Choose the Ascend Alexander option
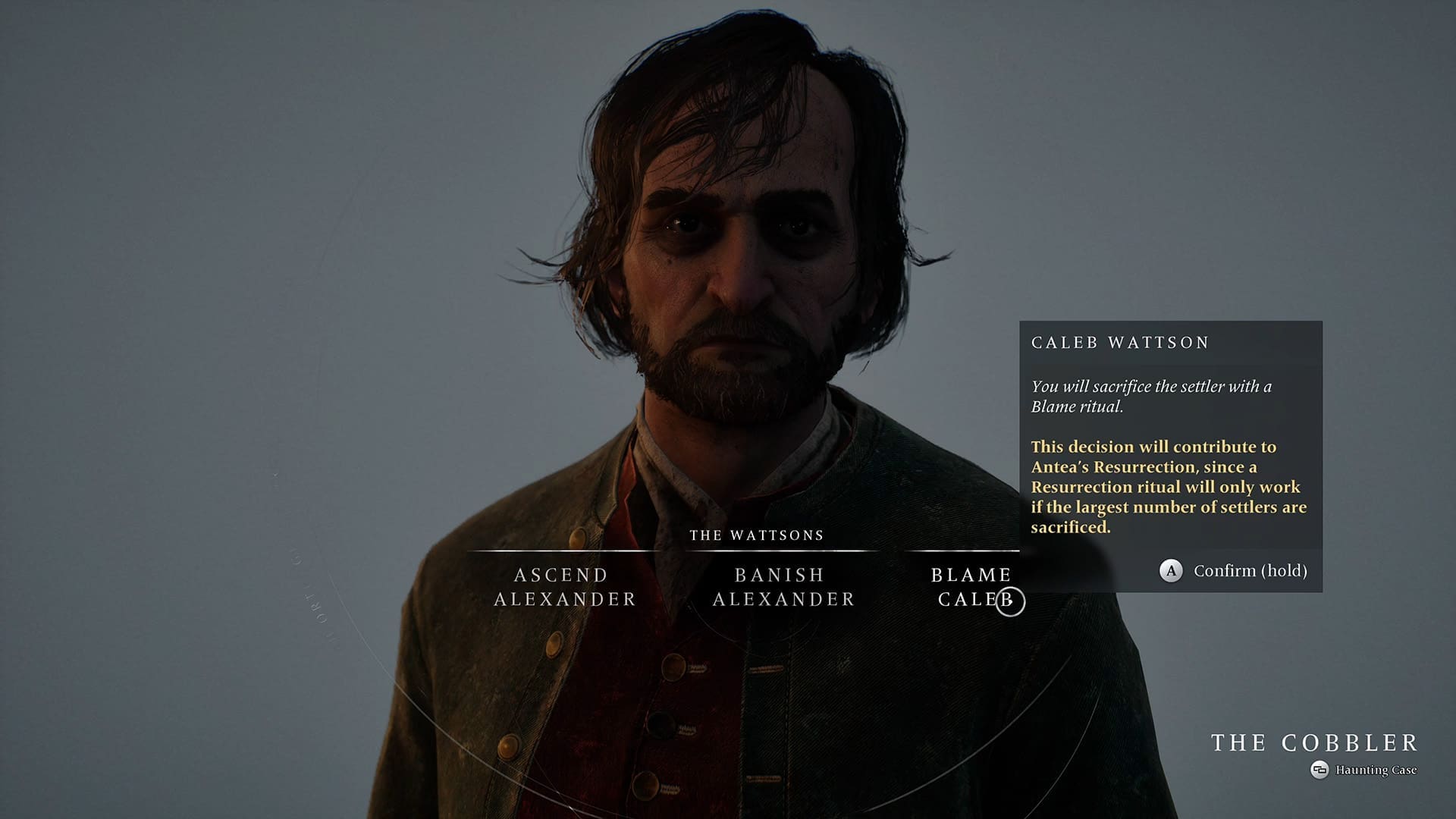Screen dimensions: 1456x819 (x=564, y=587)
